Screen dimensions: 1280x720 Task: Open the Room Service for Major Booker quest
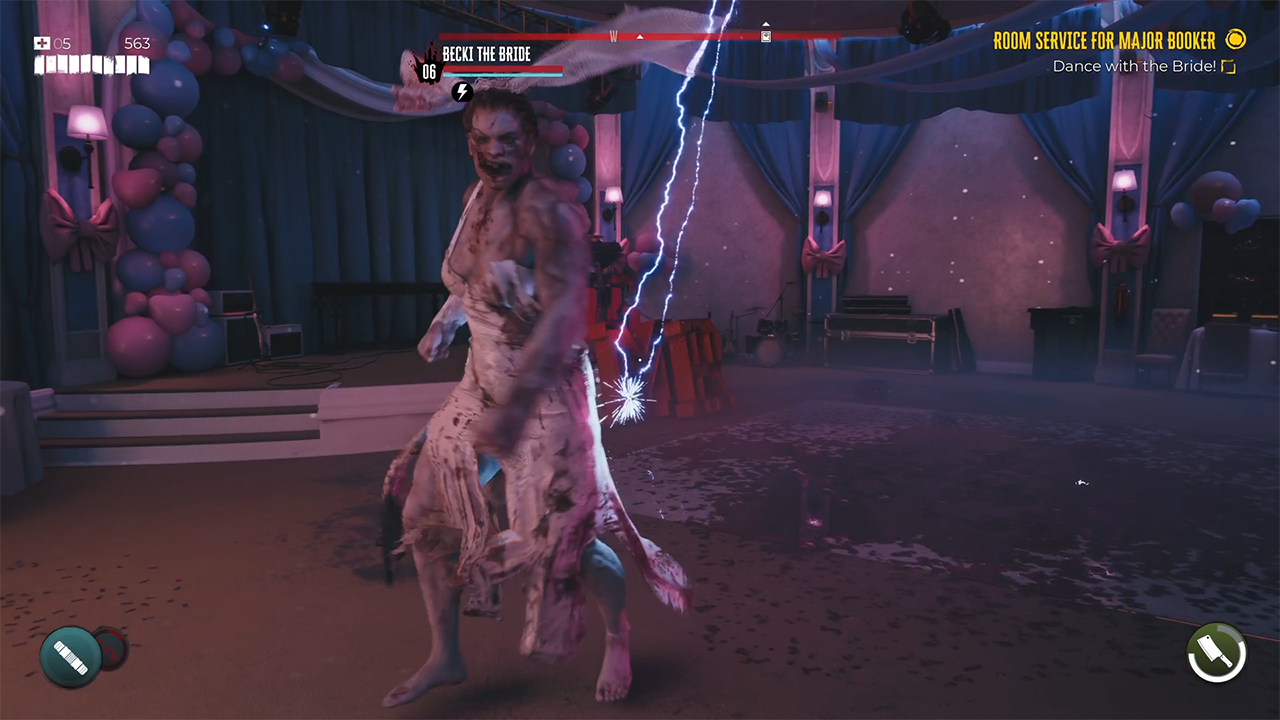tap(1104, 41)
